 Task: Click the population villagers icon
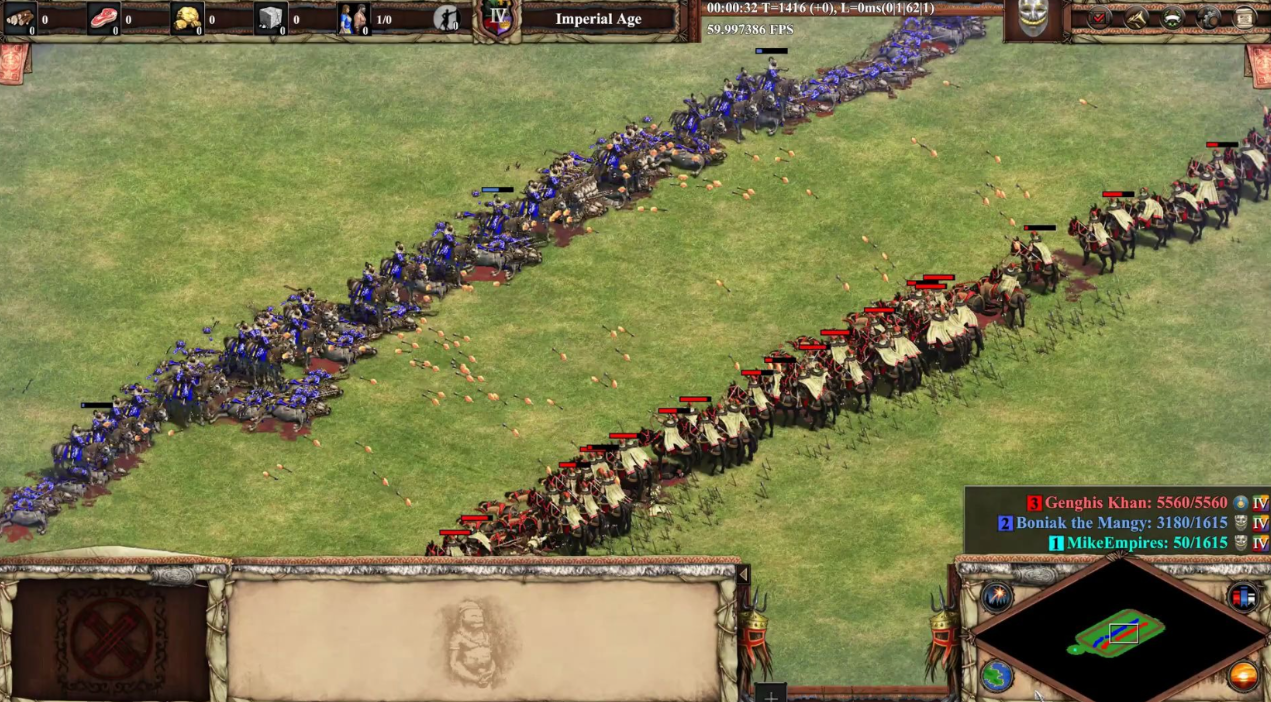[x=353, y=18]
